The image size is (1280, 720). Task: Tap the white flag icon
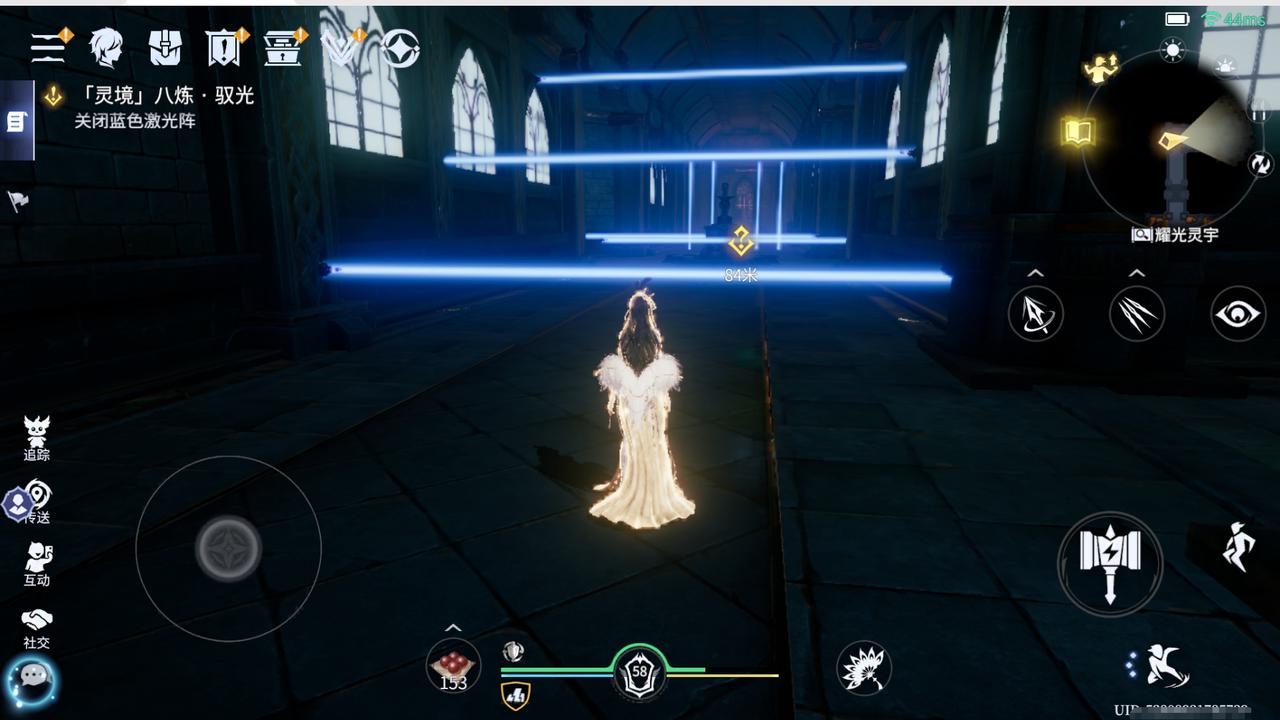coord(17,201)
